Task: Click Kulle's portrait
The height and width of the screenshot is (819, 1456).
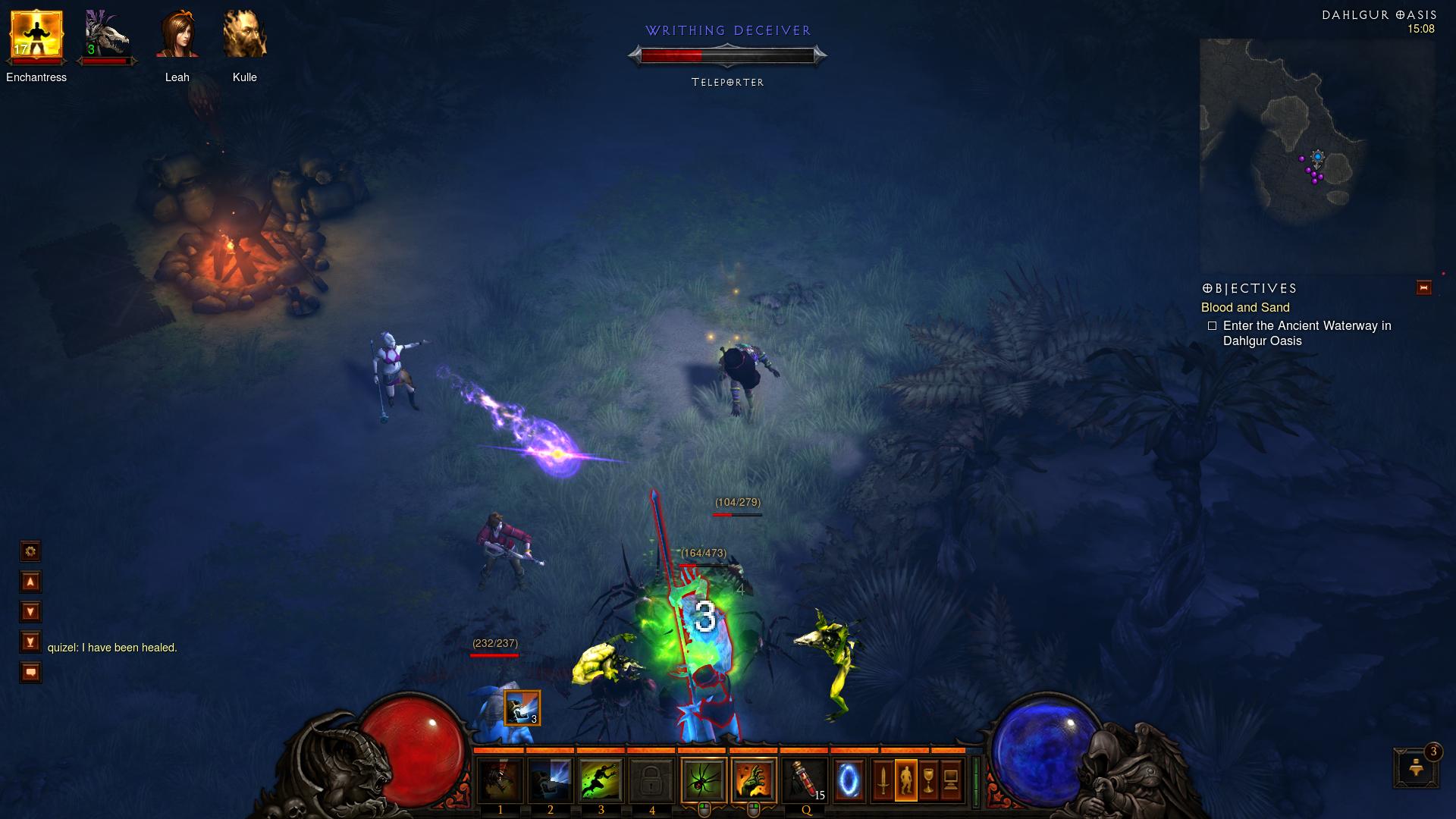Action: [244, 36]
